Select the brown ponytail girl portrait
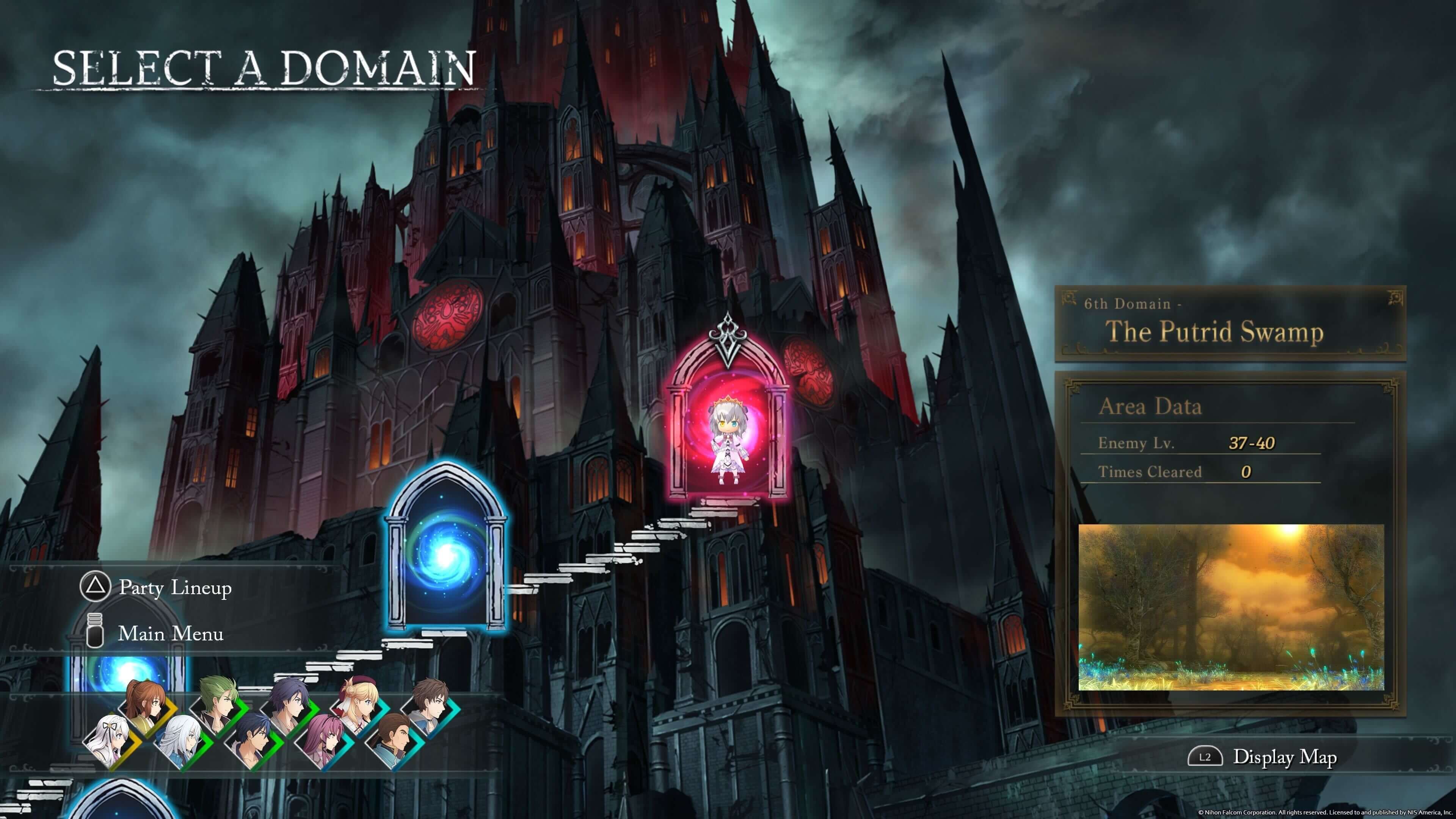The width and height of the screenshot is (1456, 819). pyautogui.click(x=146, y=706)
